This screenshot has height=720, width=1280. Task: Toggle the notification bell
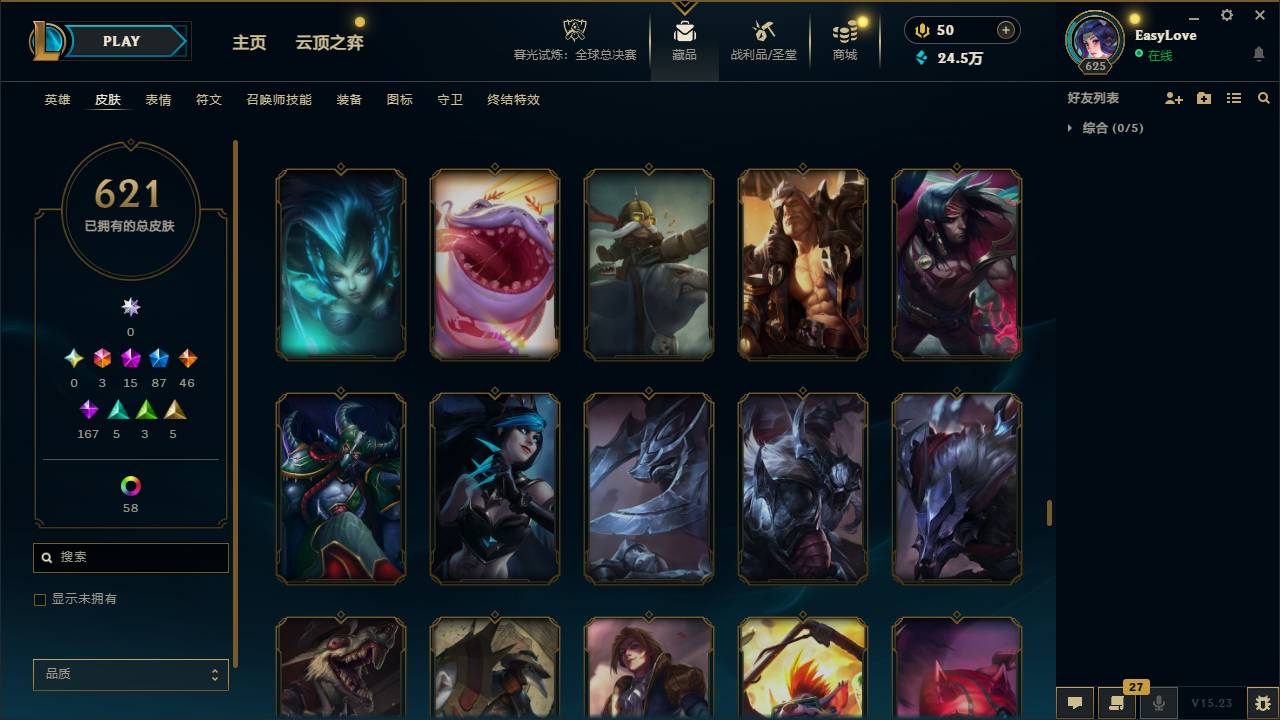pyautogui.click(x=1258, y=53)
